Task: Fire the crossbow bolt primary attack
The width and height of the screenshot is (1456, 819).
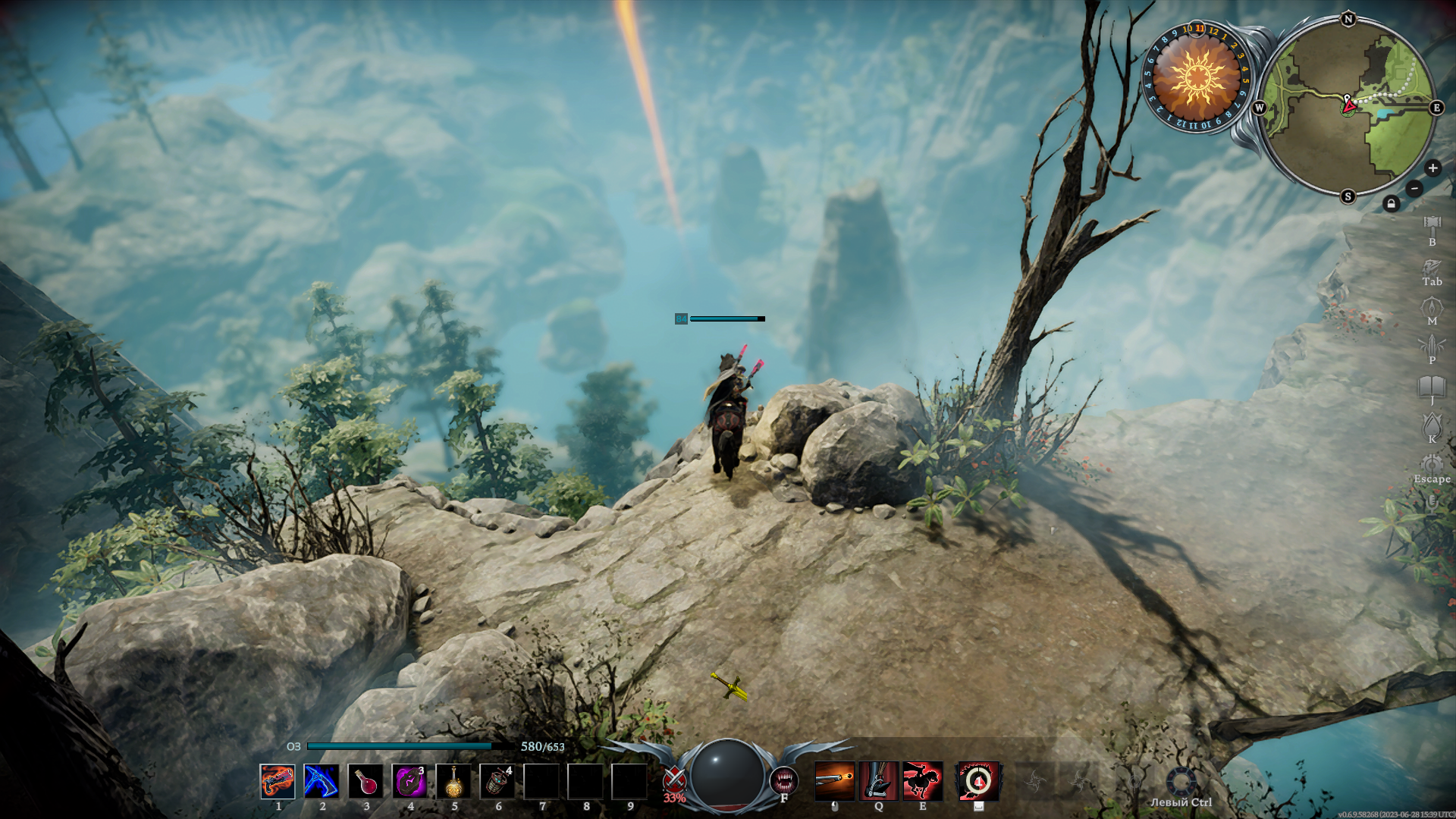Action: click(834, 781)
